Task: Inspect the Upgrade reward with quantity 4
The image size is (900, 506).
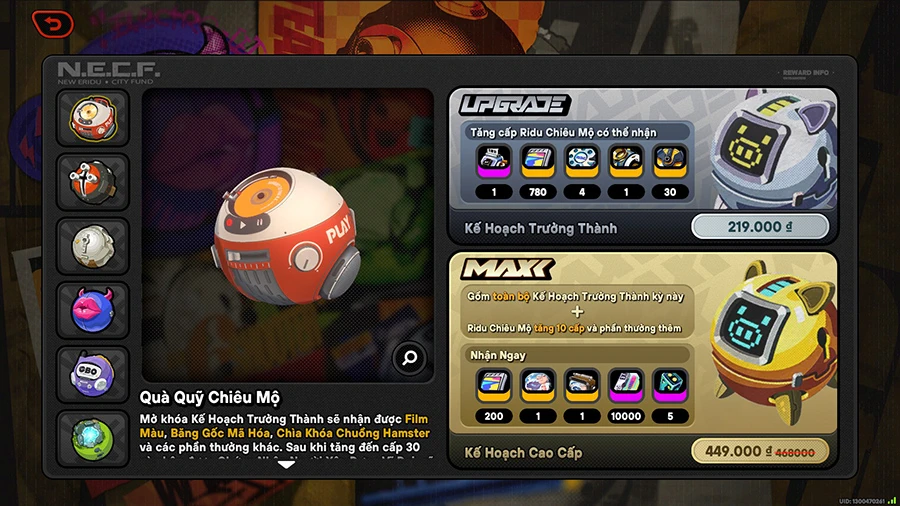Action: coord(581,160)
